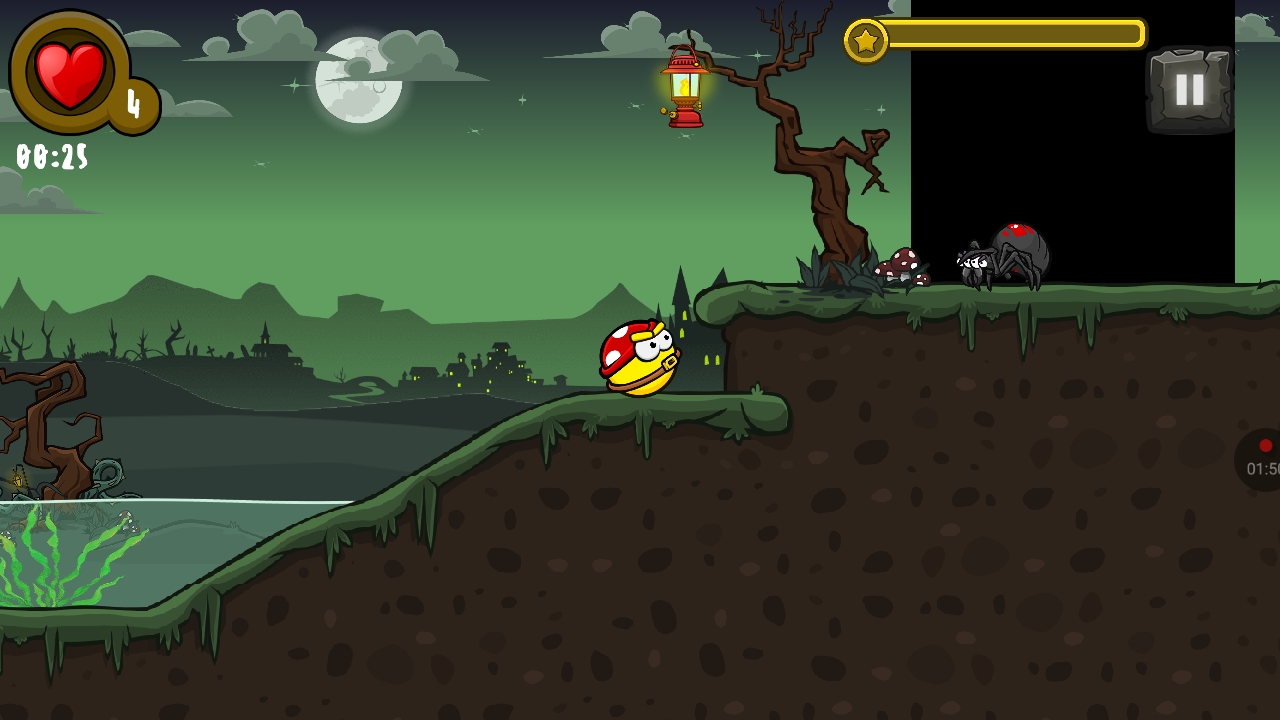Select the yellow ball character with cap

pos(637,360)
